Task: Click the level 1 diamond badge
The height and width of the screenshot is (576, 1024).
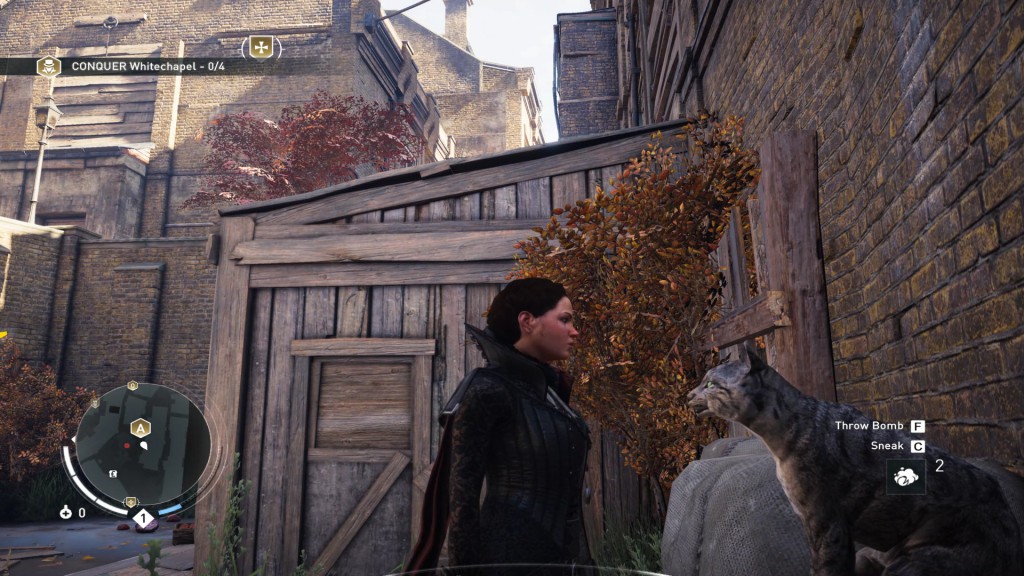Action: (143, 517)
